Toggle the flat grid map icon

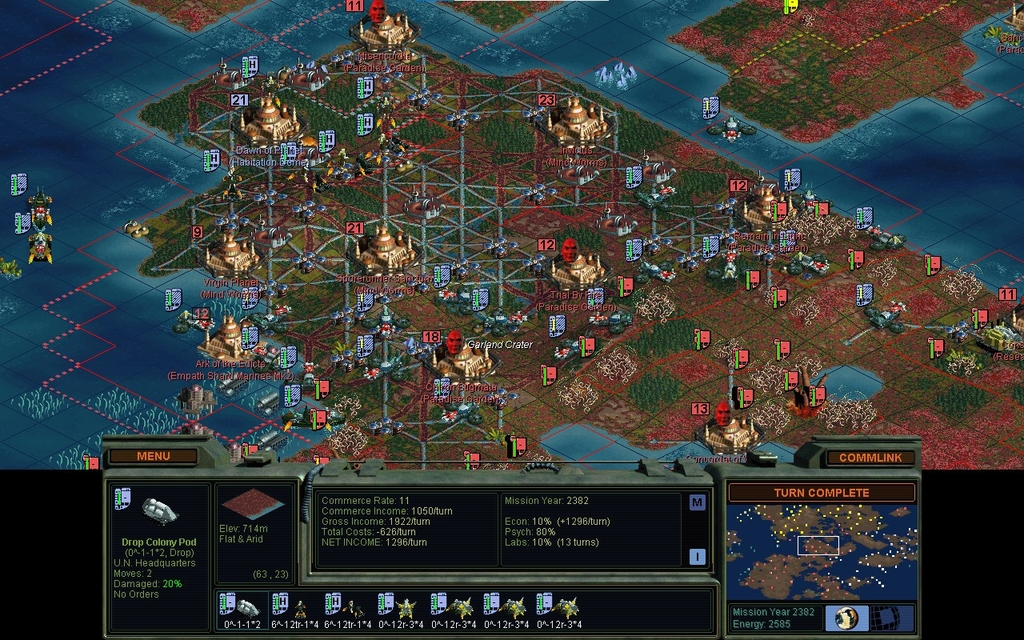885,617
